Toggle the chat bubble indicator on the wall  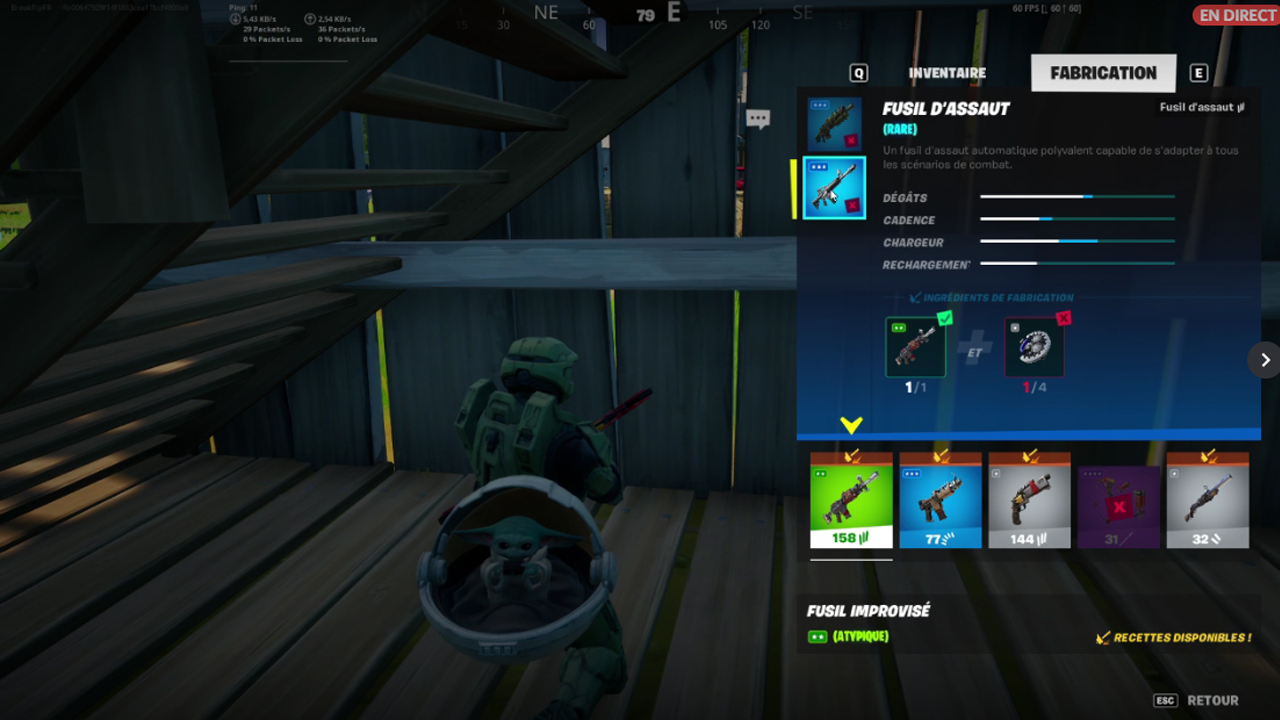(757, 118)
